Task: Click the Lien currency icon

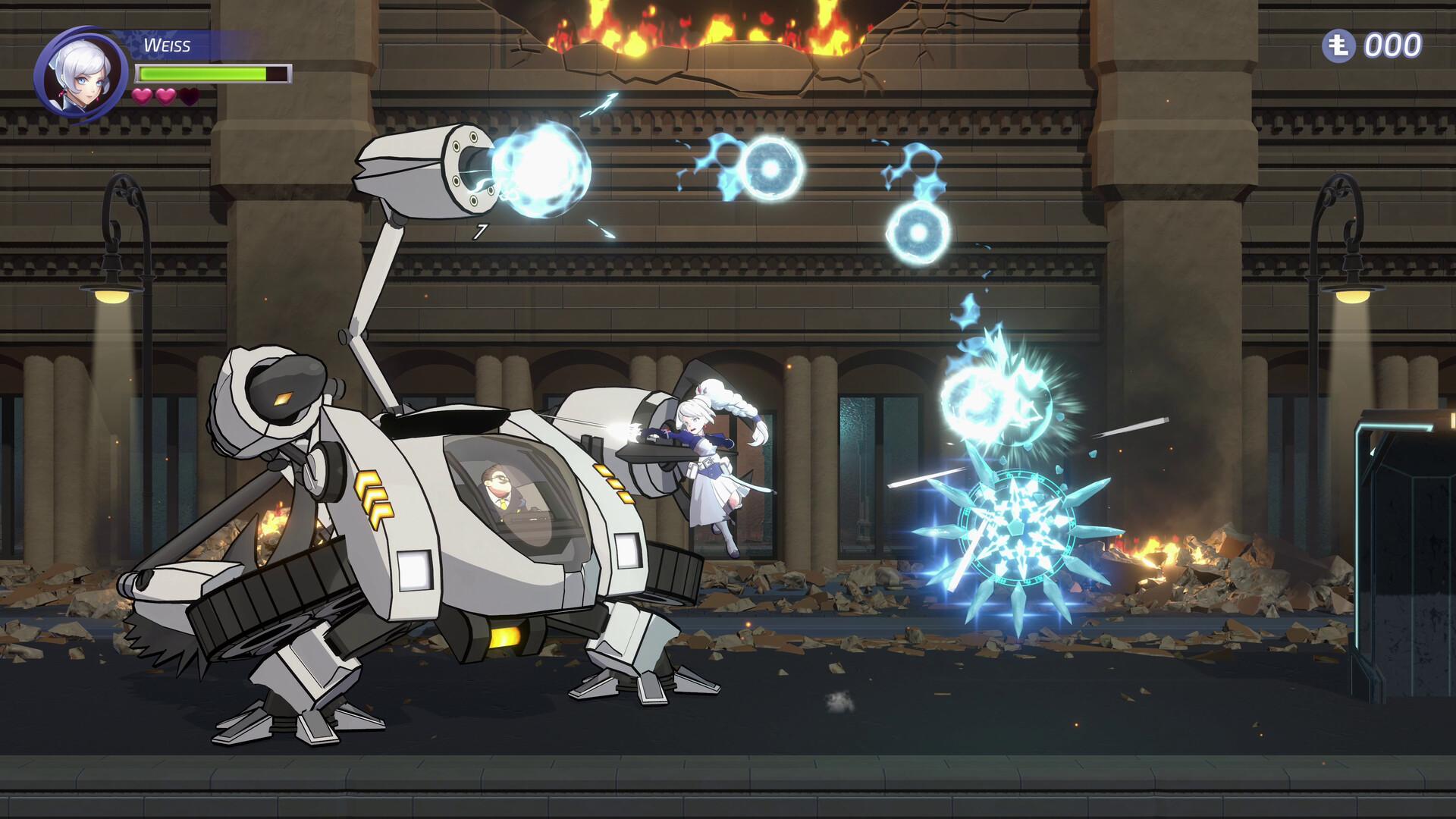Action: click(x=1341, y=47)
